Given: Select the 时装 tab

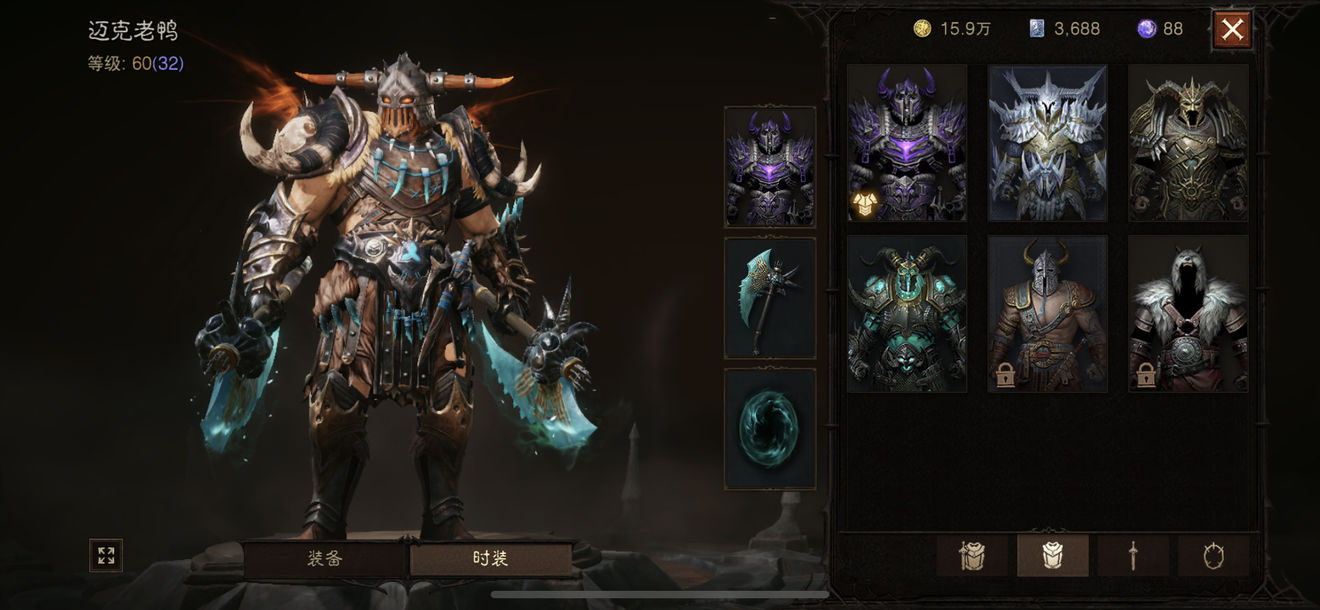Looking at the screenshot, I should pyautogui.click(x=490, y=558).
